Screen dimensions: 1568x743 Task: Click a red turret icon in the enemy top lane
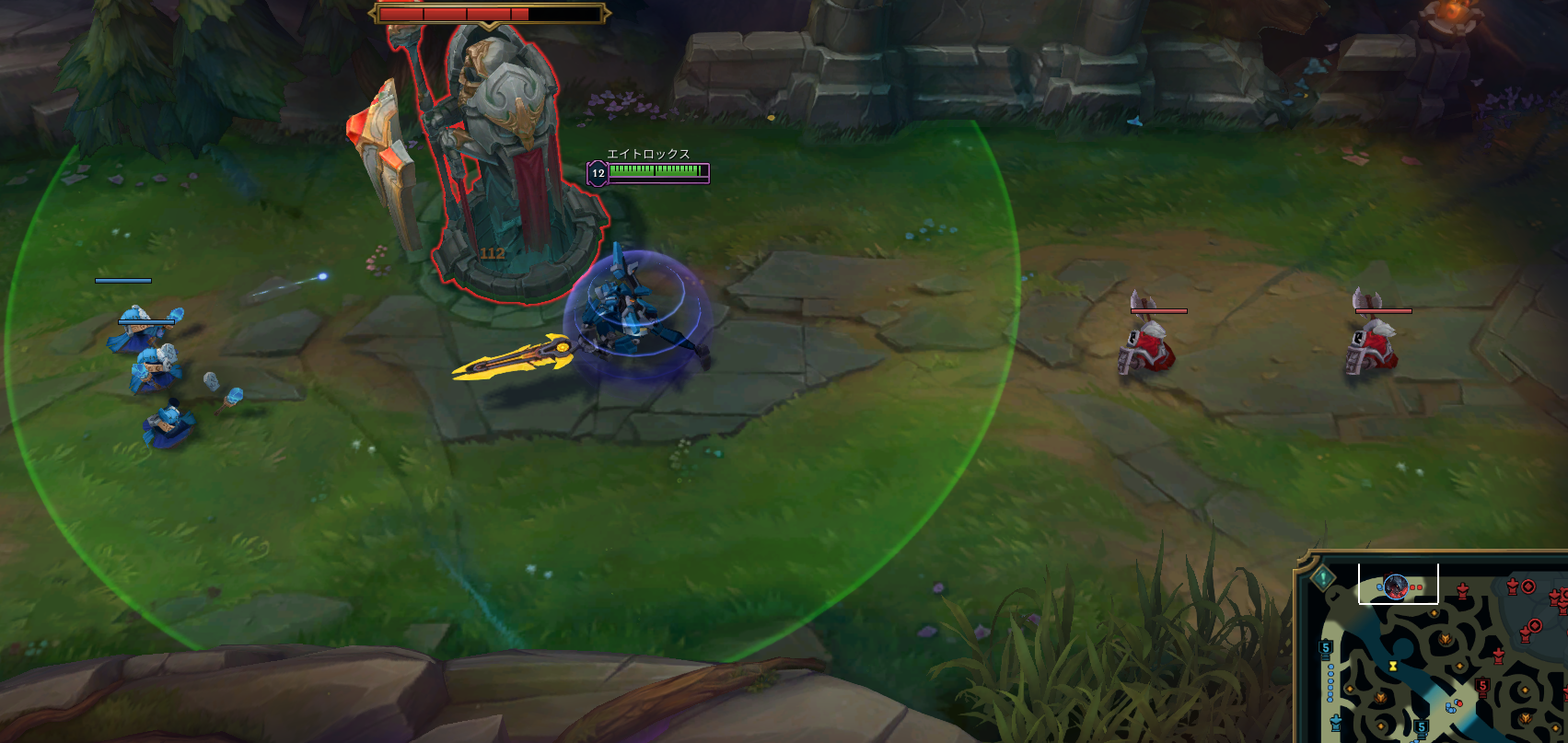tap(1463, 591)
